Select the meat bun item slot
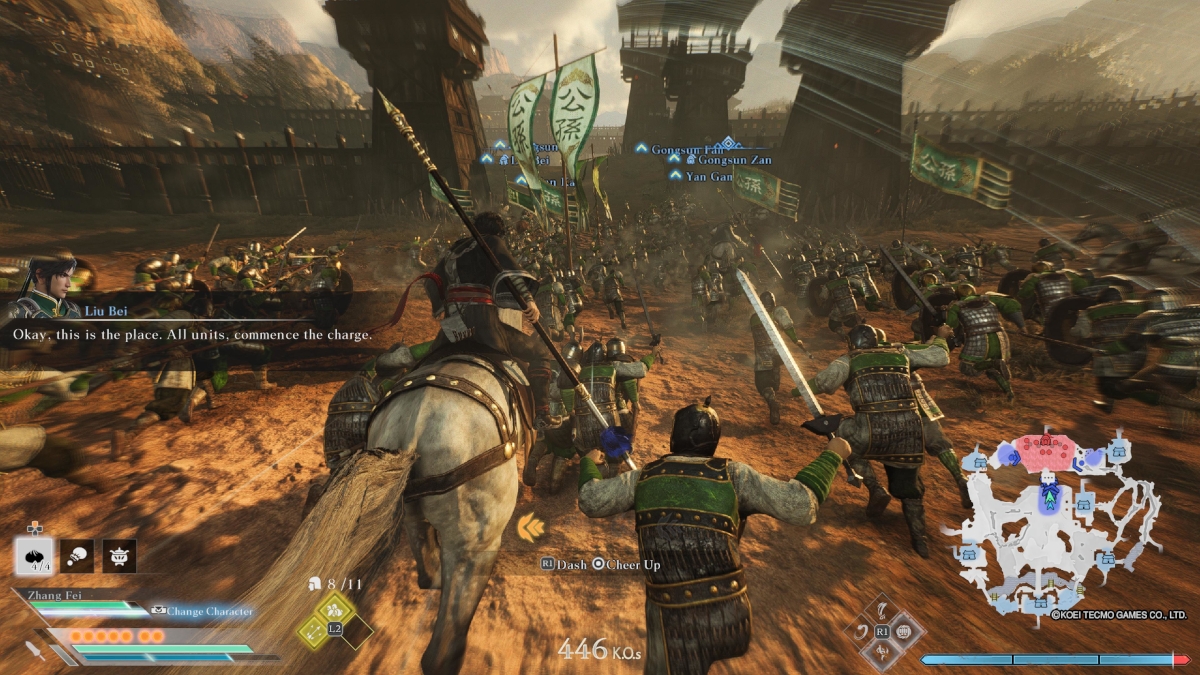This screenshot has height=675, width=1200. 35,556
